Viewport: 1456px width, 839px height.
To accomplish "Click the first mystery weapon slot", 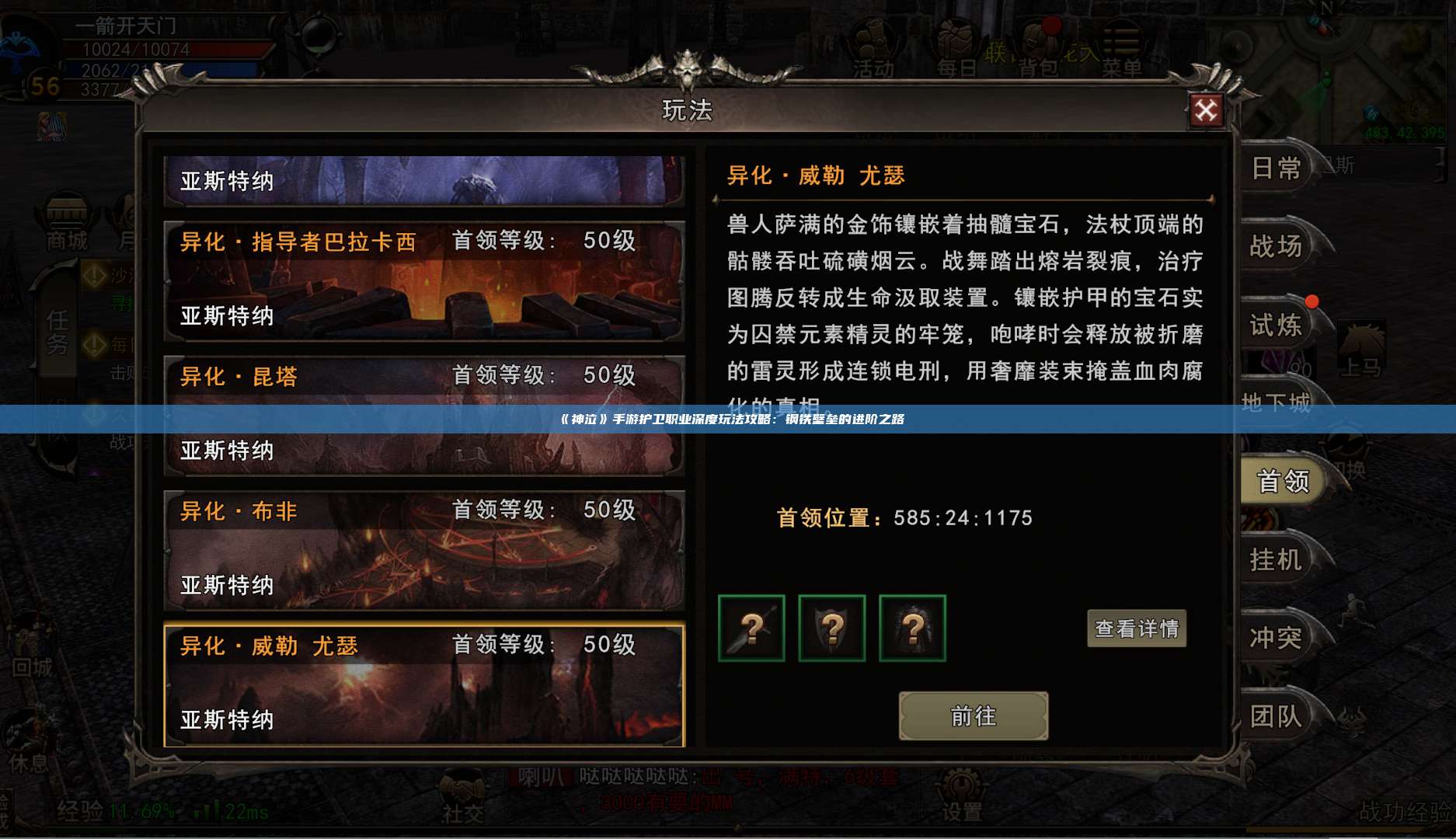I will 750,629.
